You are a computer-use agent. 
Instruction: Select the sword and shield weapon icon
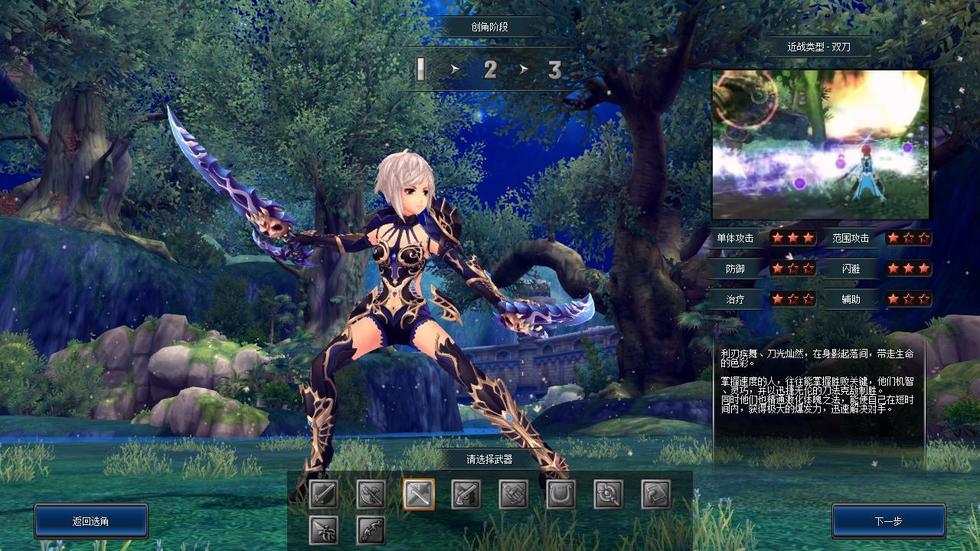coord(322,493)
